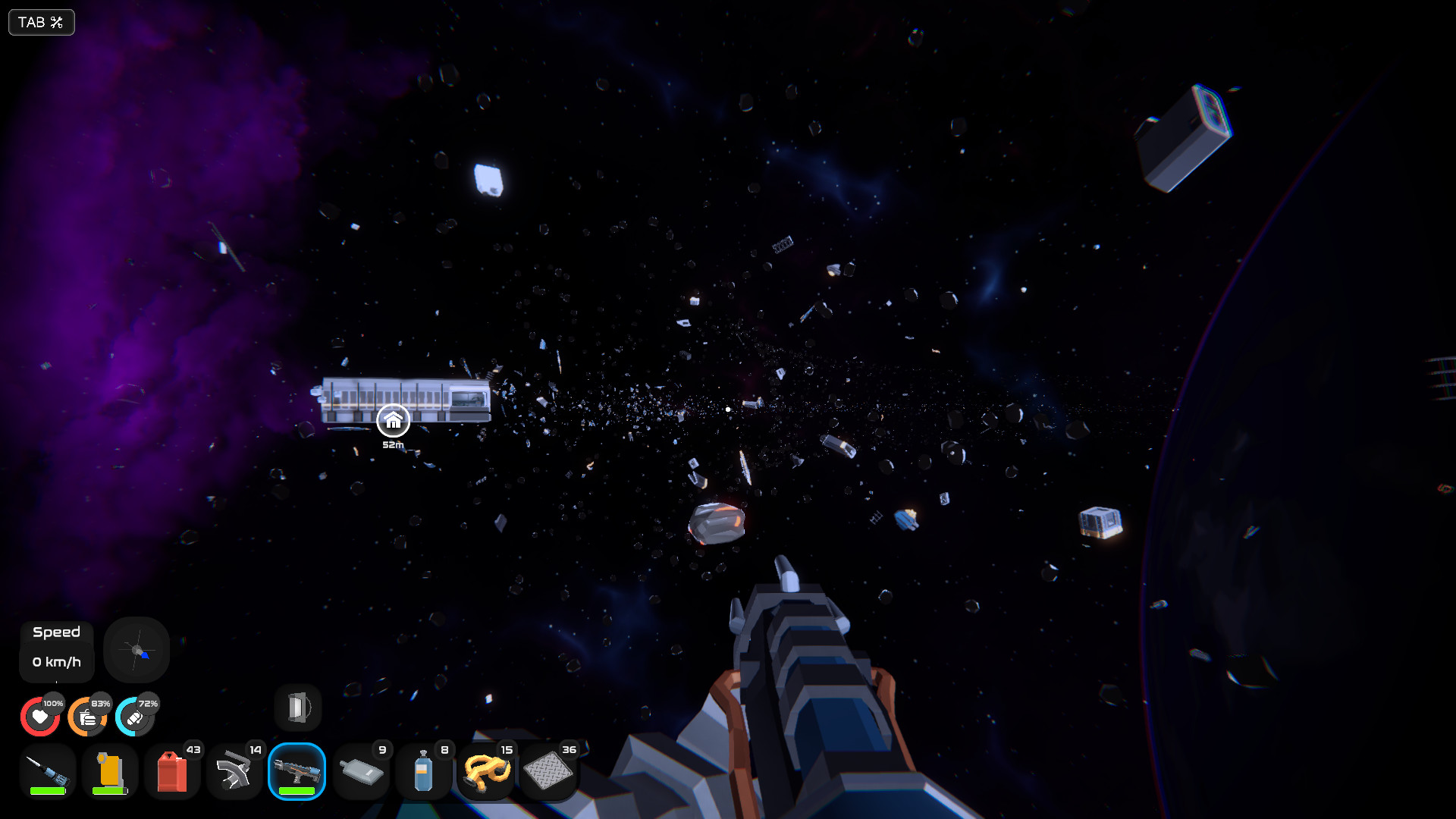Click the hunger gauge showing 83%
The width and height of the screenshot is (1456, 819).
[x=88, y=716]
